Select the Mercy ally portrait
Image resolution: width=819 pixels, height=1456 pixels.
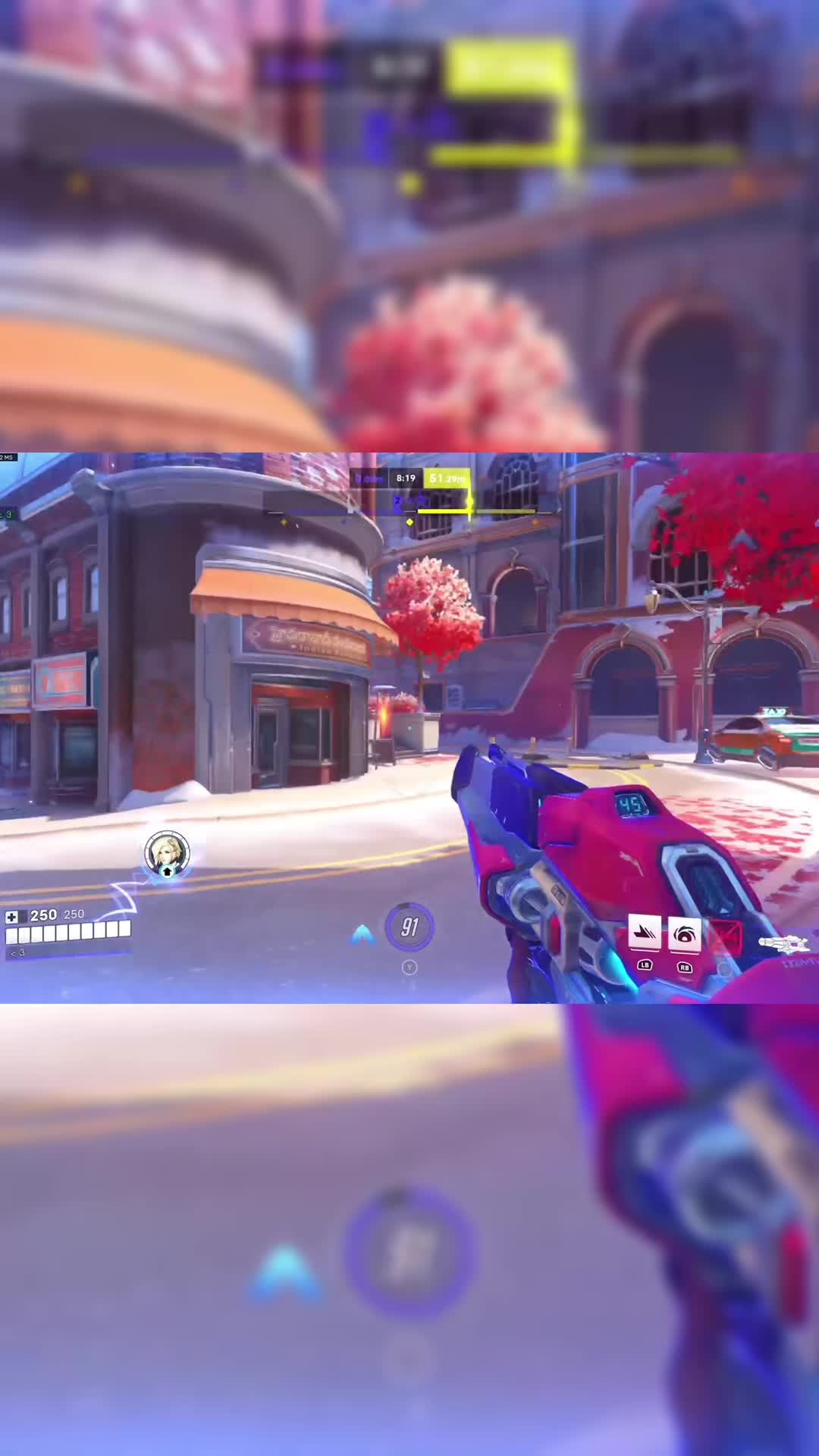pos(167,853)
